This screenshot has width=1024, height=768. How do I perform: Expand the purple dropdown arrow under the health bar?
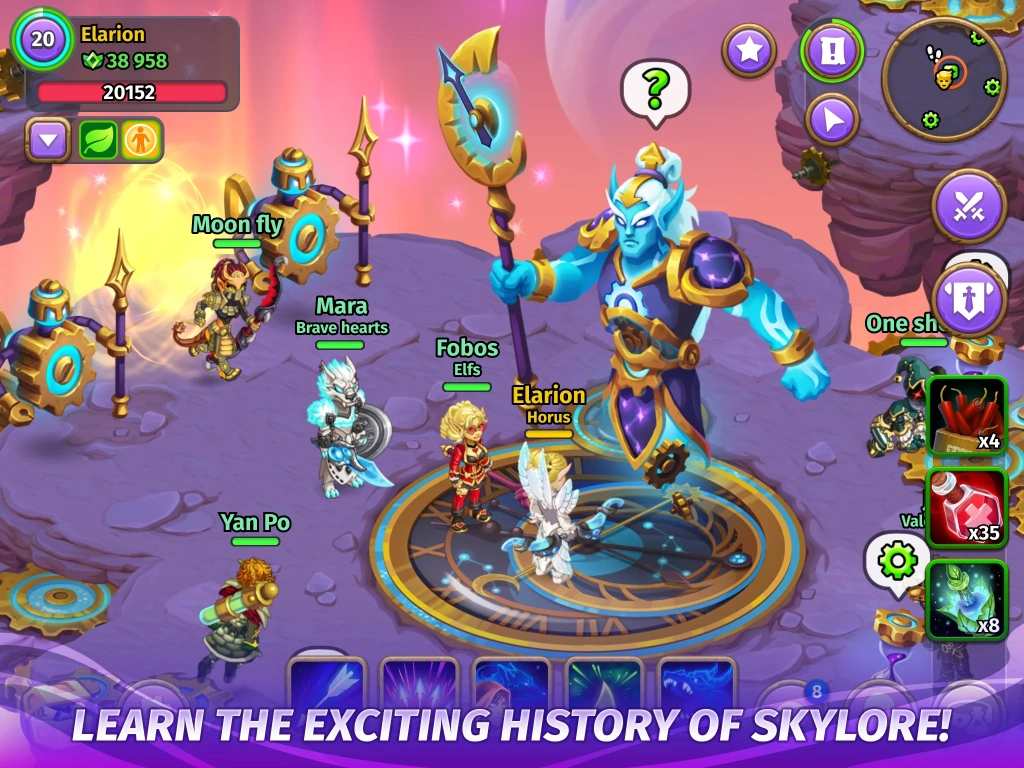47,140
